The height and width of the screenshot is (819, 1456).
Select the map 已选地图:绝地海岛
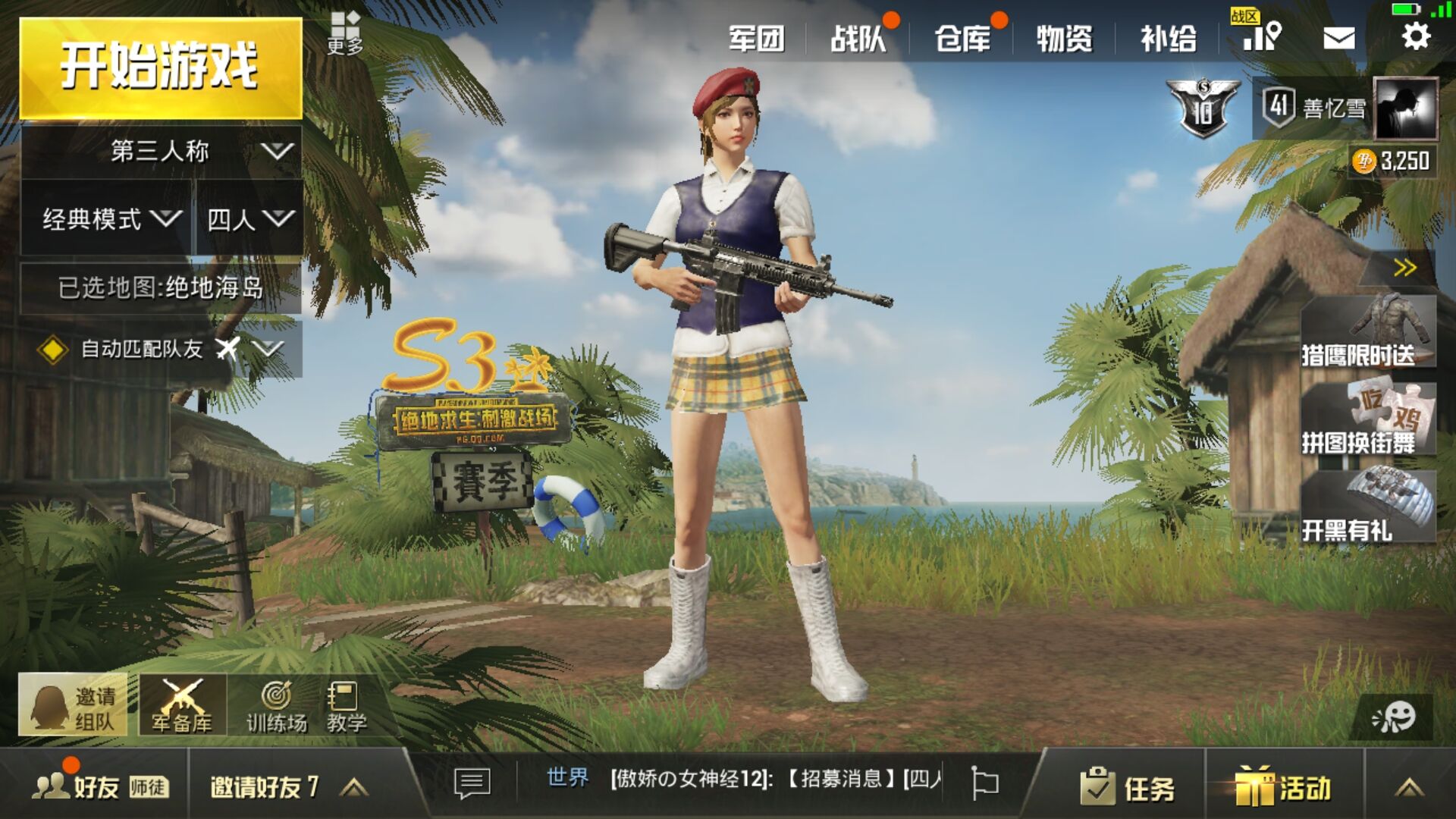coord(161,288)
